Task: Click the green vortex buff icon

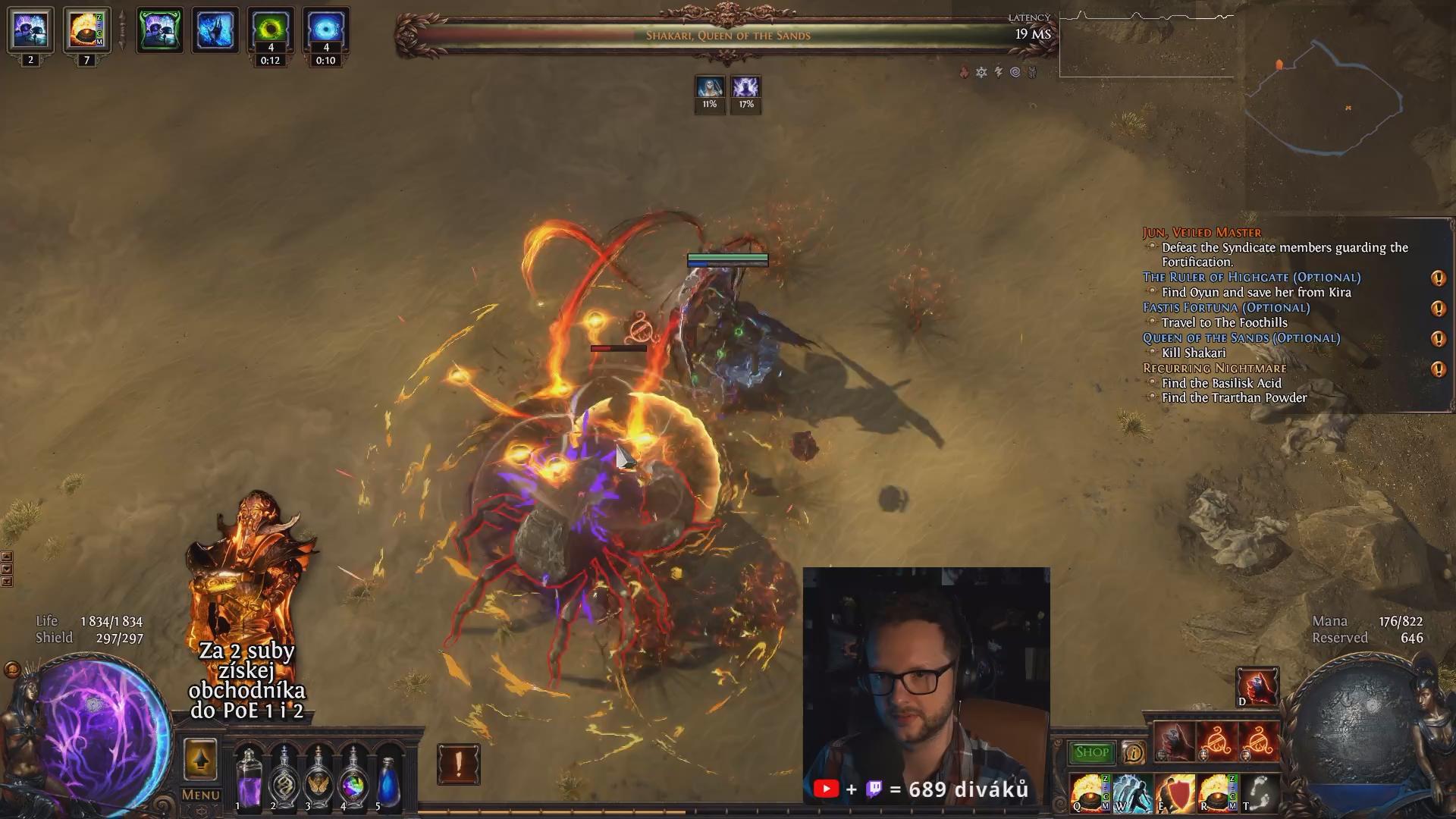Action: click(270, 30)
